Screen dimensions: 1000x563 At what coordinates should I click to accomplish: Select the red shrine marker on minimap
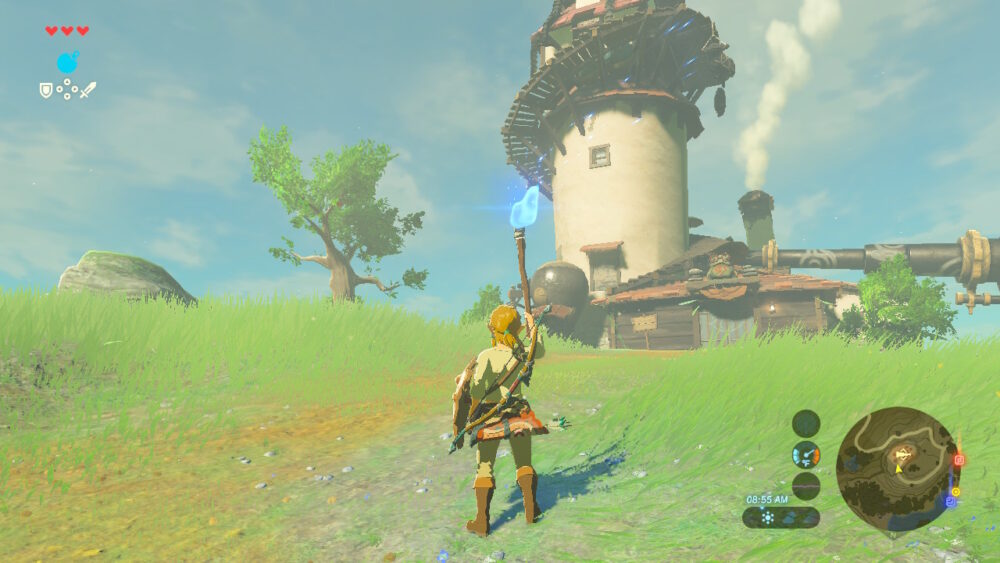pos(958,460)
